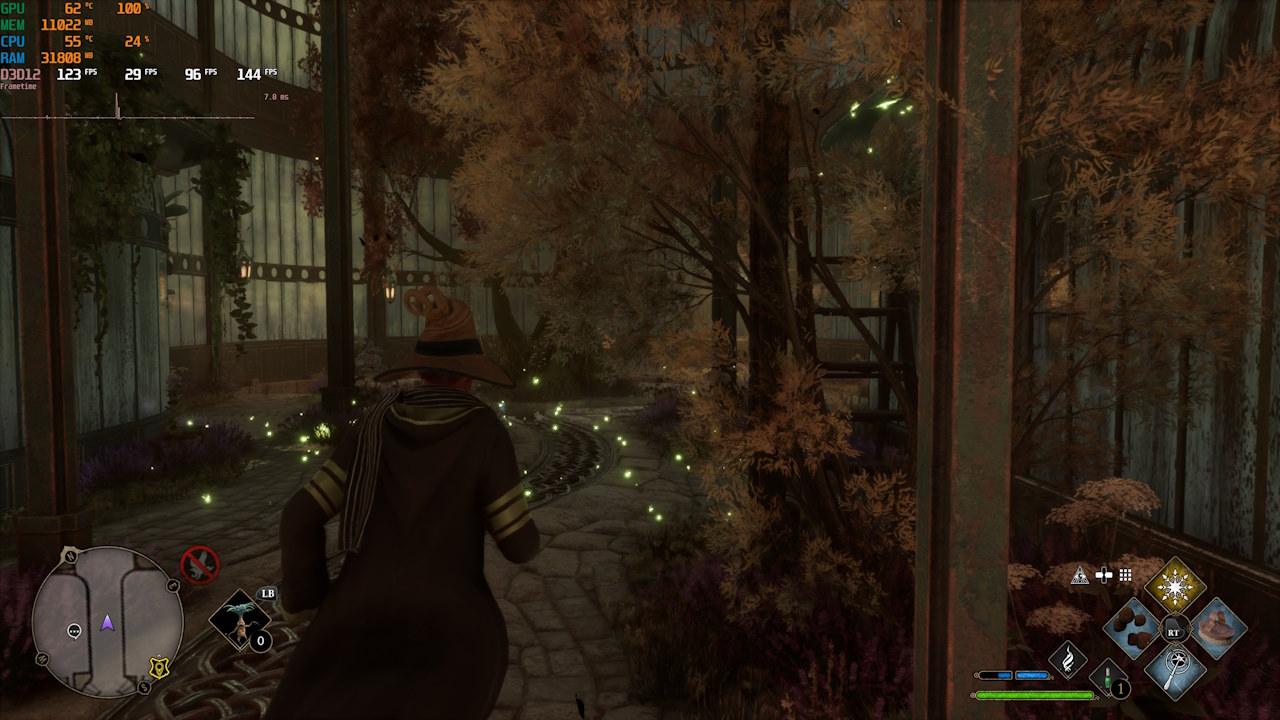Click the triangle spell-set indicator icon
The width and height of the screenshot is (1280, 720).
[1080, 575]
